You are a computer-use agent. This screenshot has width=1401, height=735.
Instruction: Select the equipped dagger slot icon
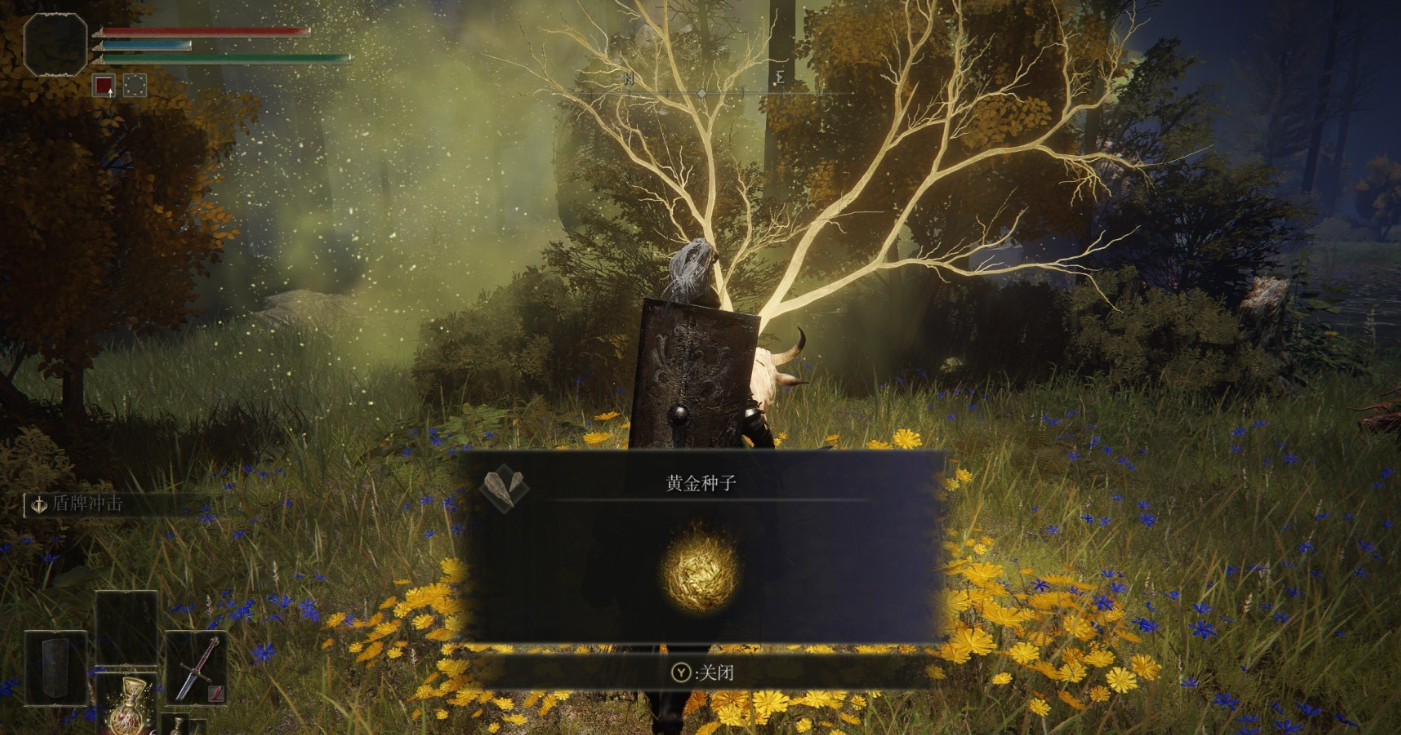coord(199,668)
